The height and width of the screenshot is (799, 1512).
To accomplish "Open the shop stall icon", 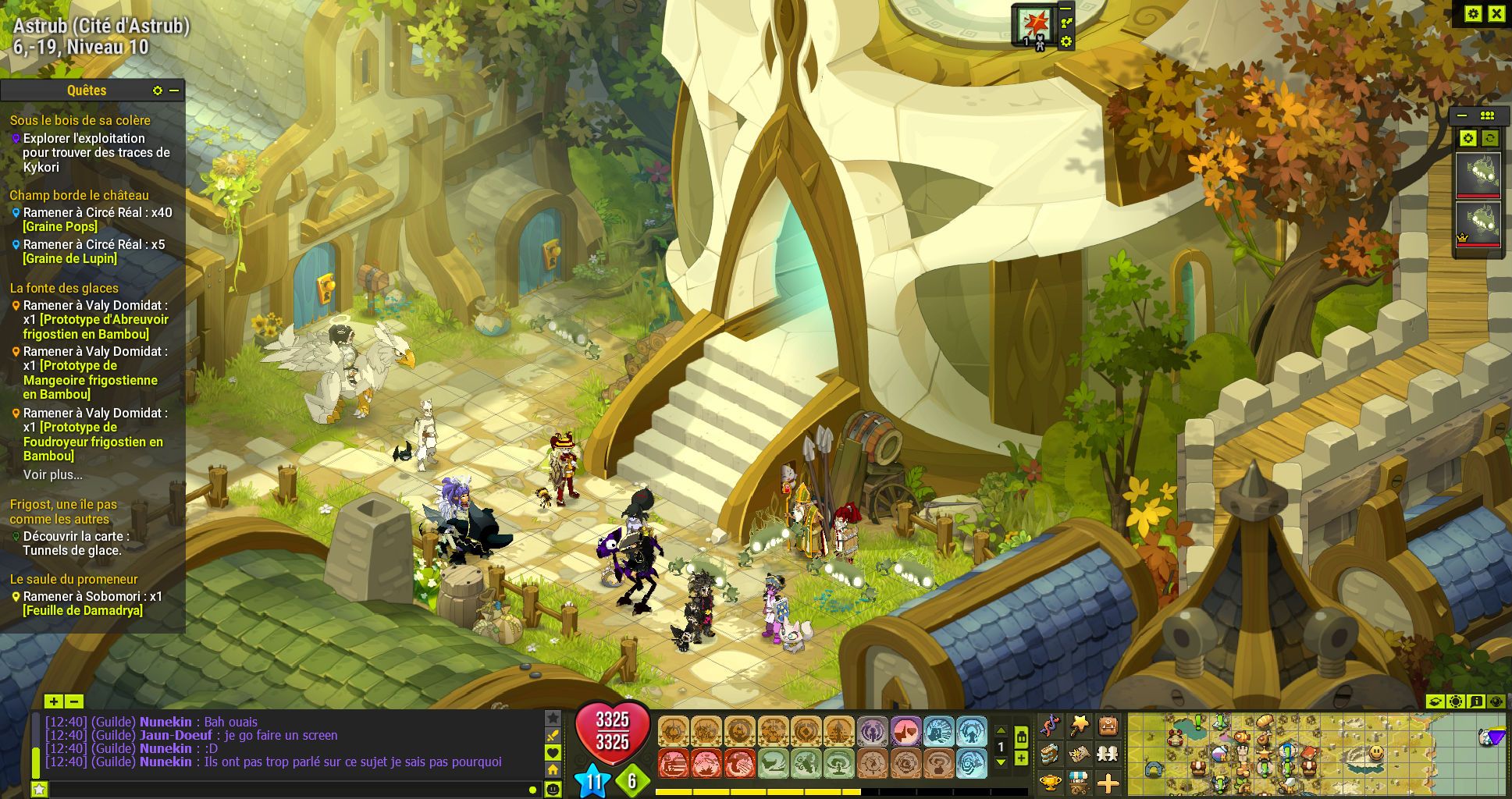I will tap(1079, 782).
